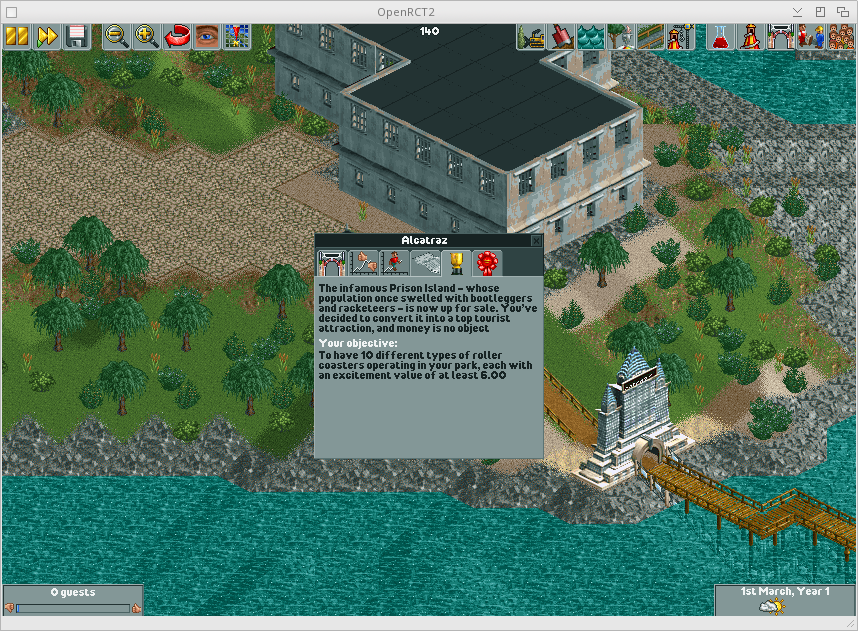This screenshot has width=858, height=631.
Task: Pause the game with the pause button
Action: (x=16, y=37)
